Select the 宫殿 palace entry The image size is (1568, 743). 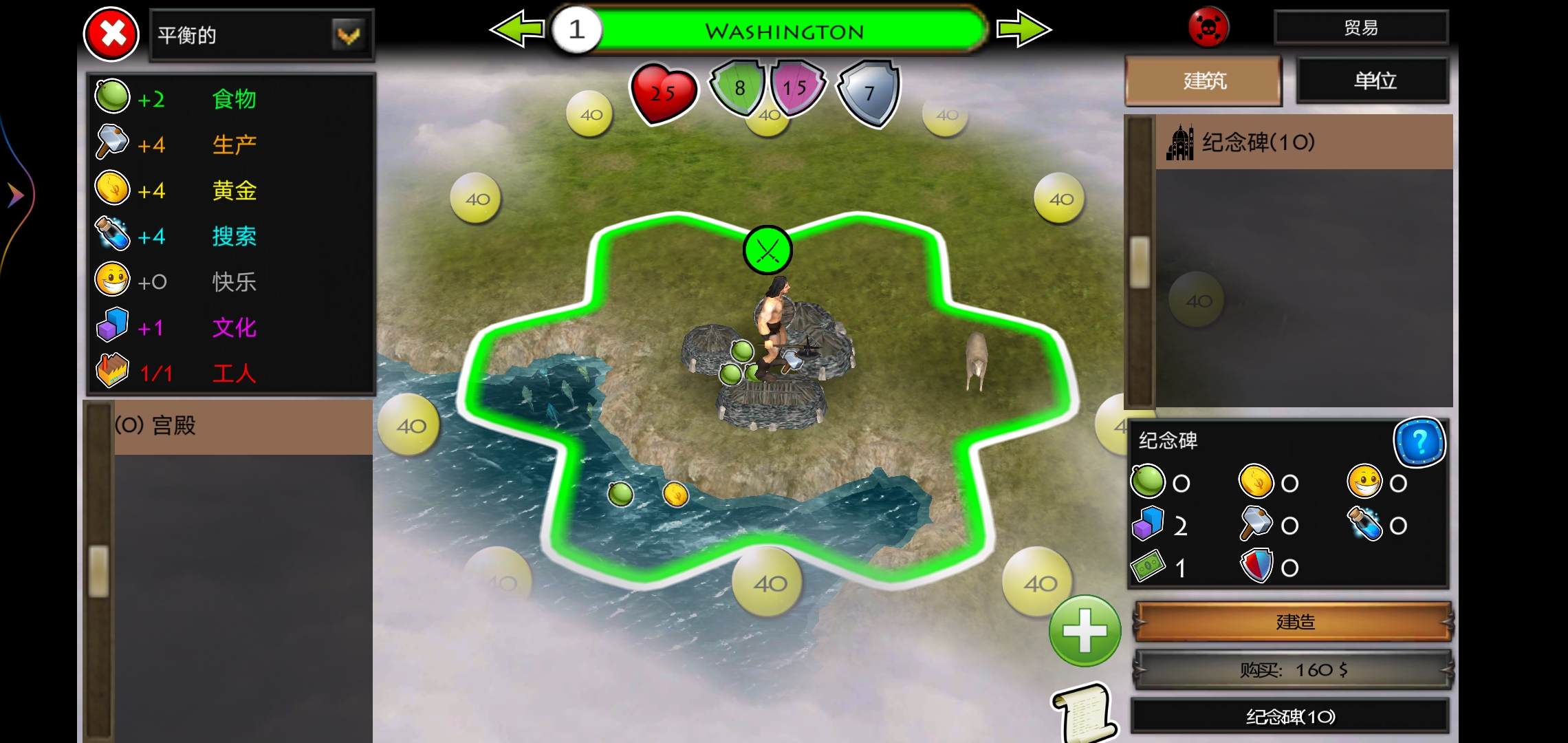(x=242, y=427)
